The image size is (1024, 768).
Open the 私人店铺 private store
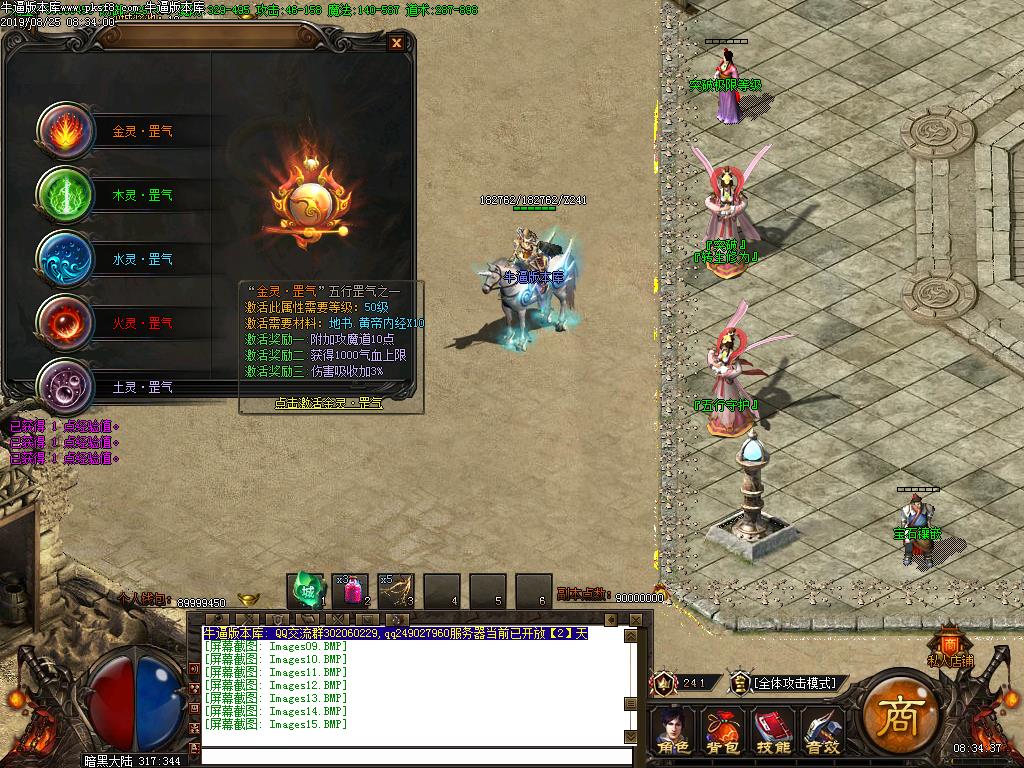pyautogui.click(x=949, y=645)
